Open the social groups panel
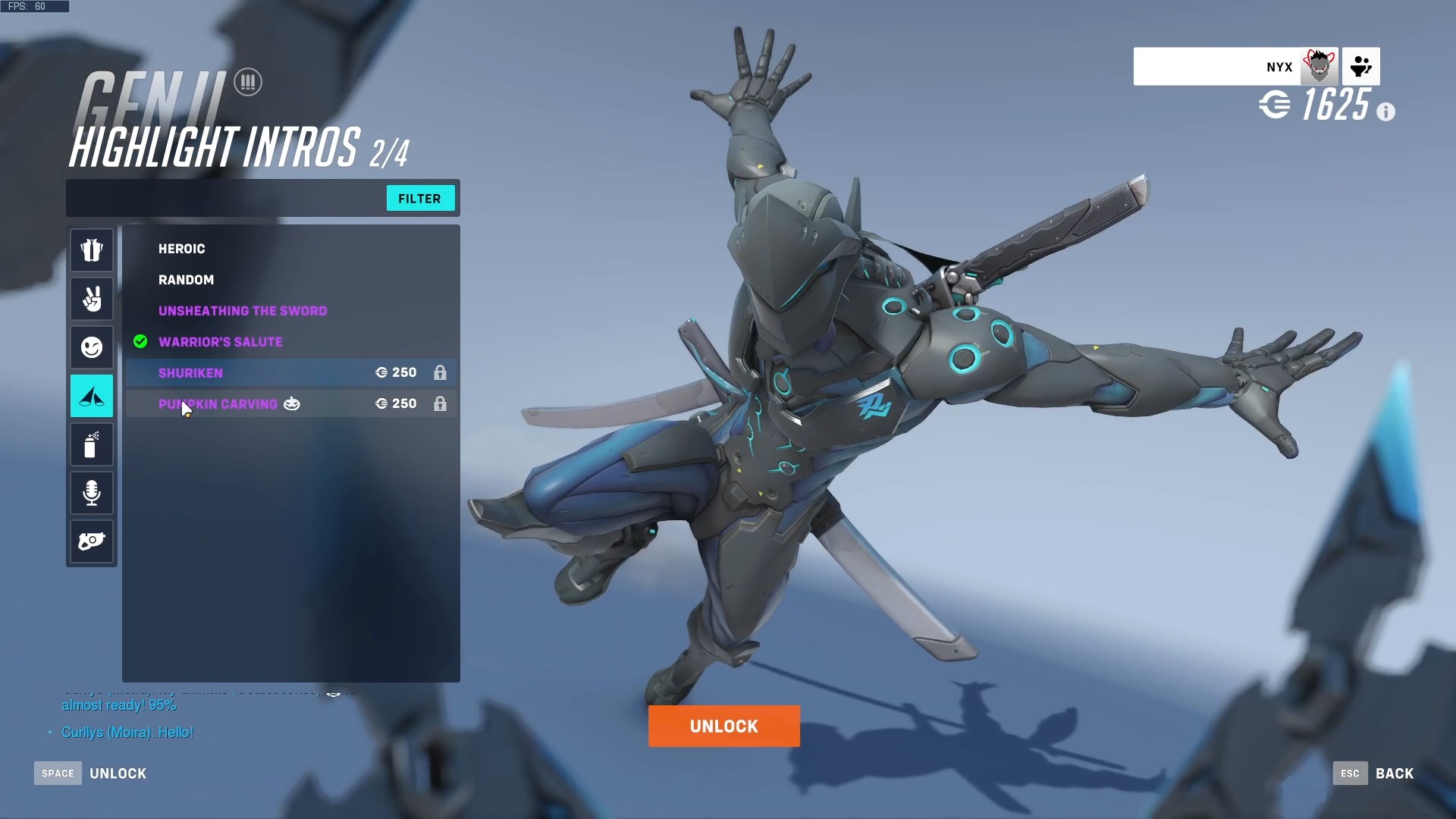This screenshot has height=819, width=1456. click(1361, 66)
